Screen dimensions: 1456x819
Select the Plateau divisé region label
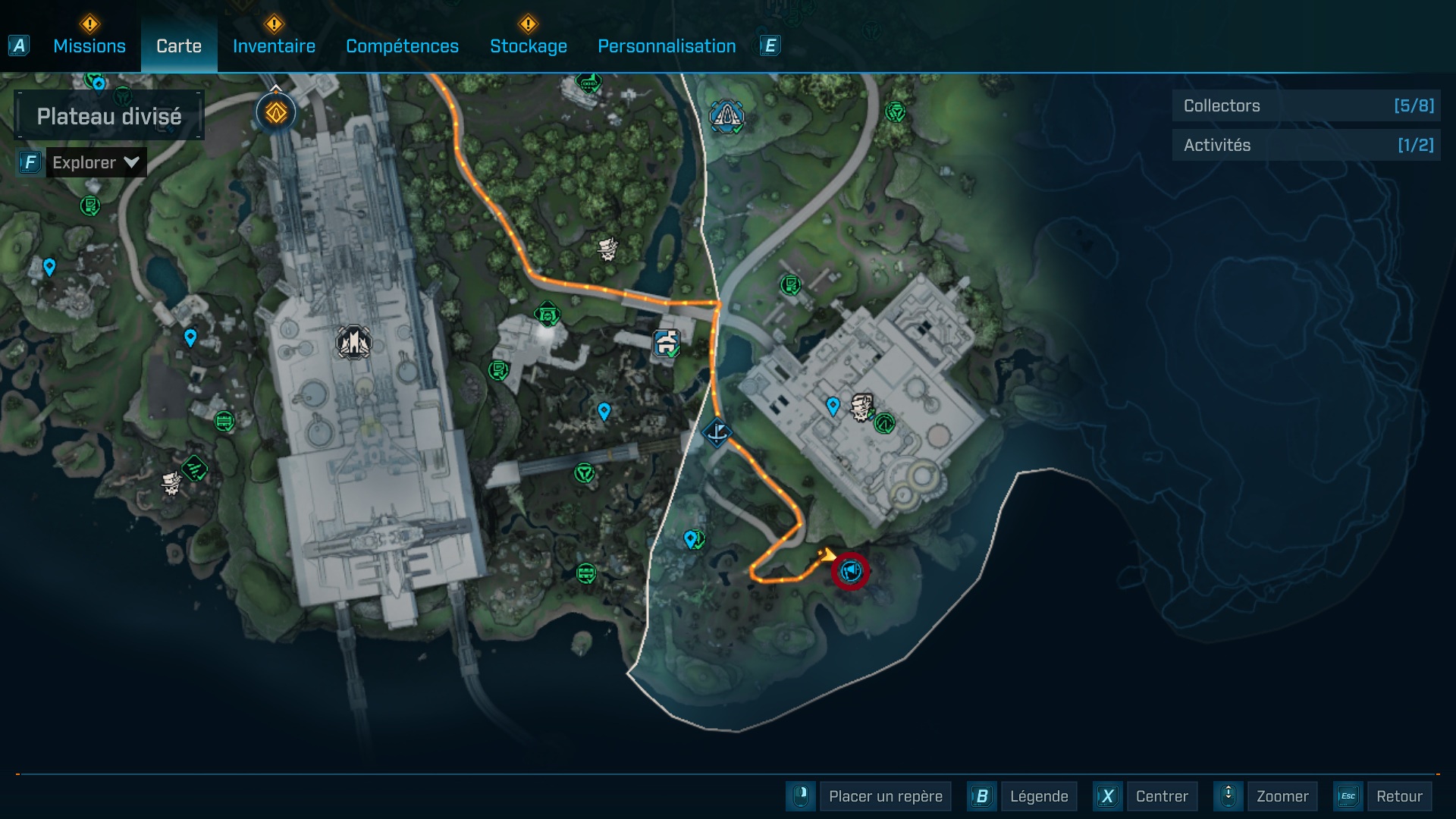tap(109, 116)
